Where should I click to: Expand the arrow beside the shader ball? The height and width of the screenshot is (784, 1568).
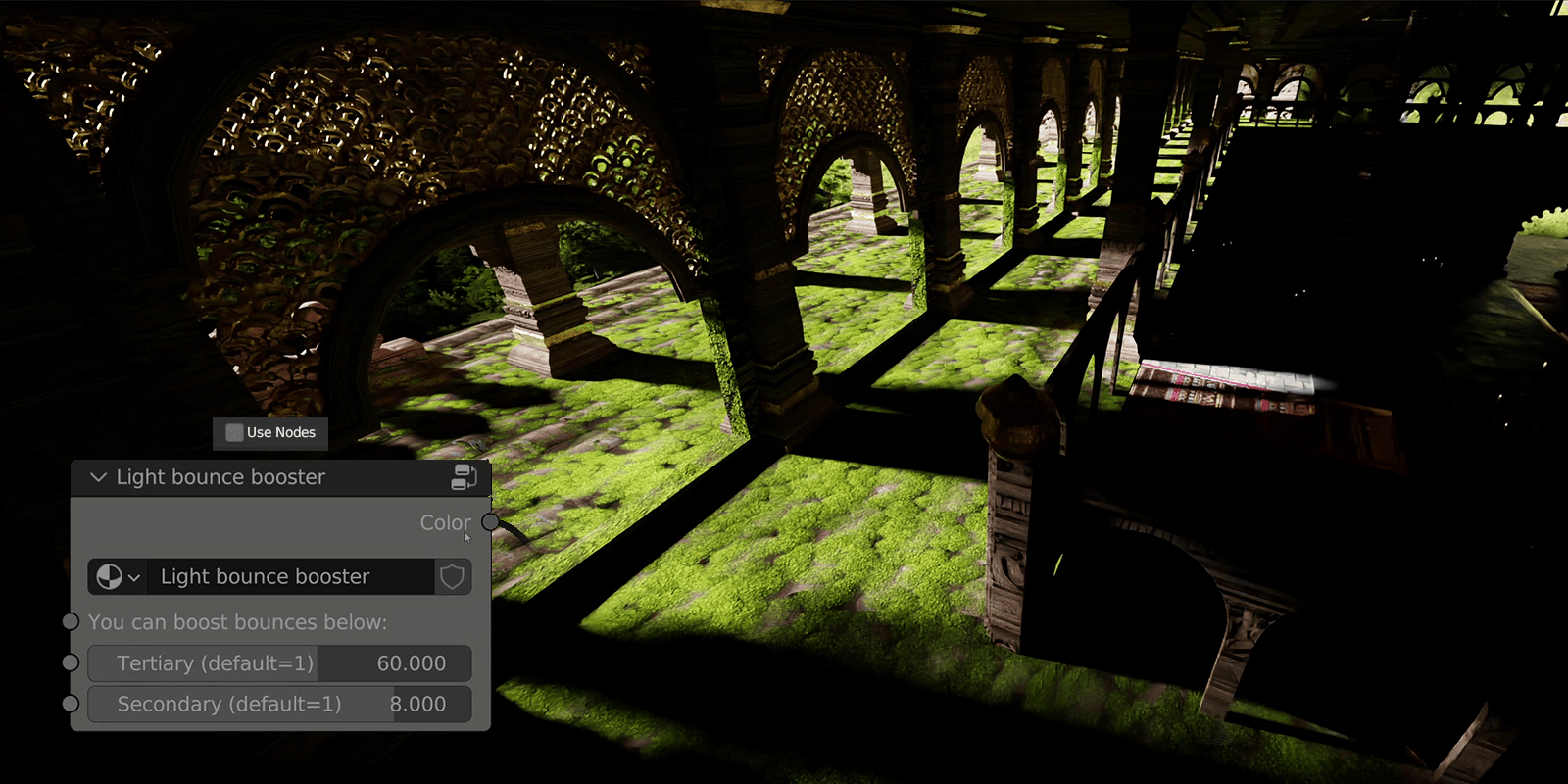tap(132, 577)
